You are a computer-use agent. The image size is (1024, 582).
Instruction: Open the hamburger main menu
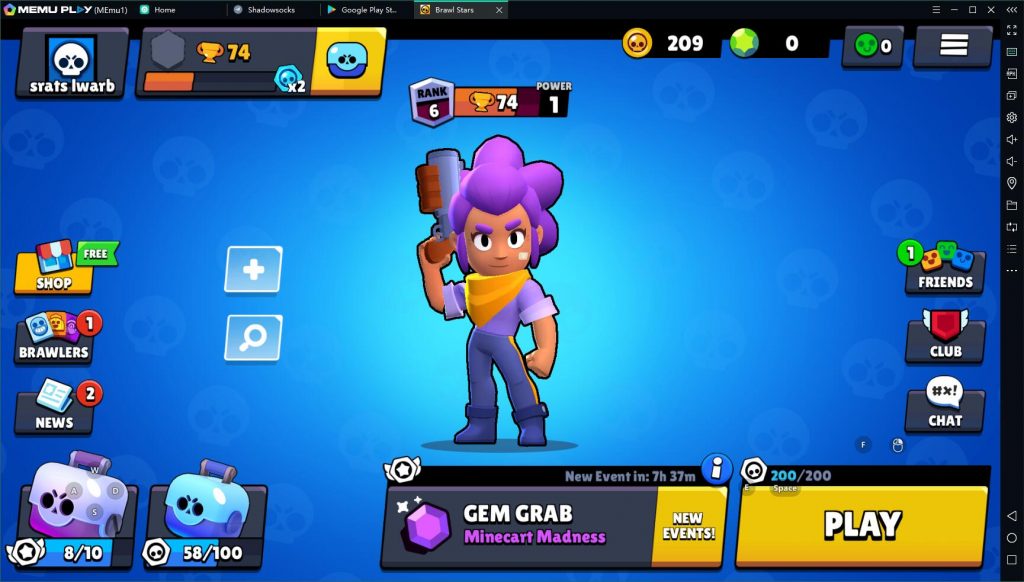[952, 46]
